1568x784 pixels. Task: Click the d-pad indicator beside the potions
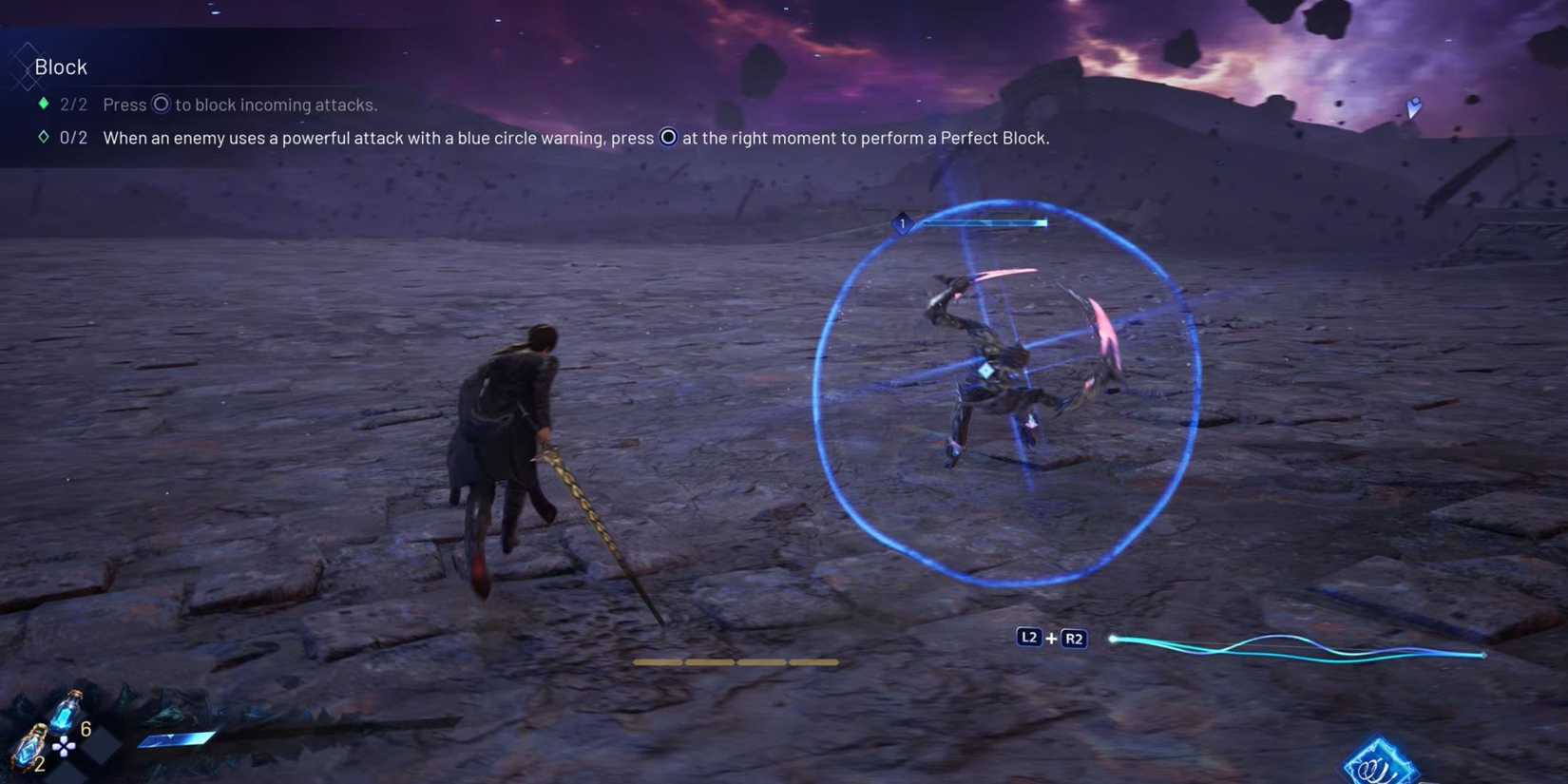coord(64,747)
